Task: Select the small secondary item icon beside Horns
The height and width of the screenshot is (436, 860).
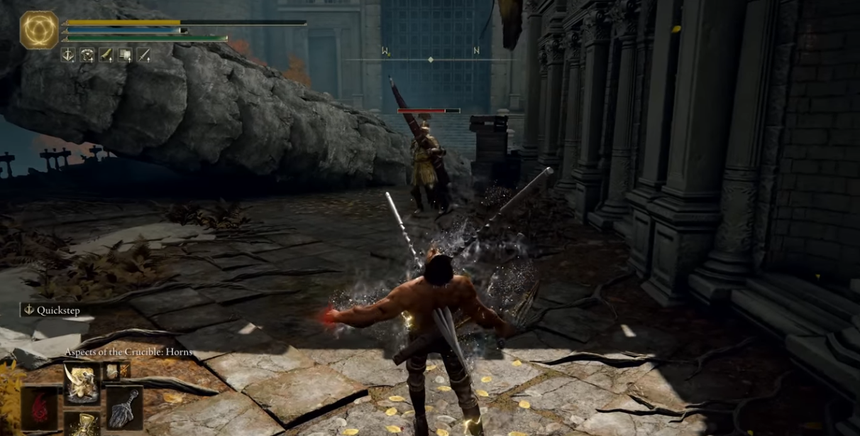Action: click(112, 371)
